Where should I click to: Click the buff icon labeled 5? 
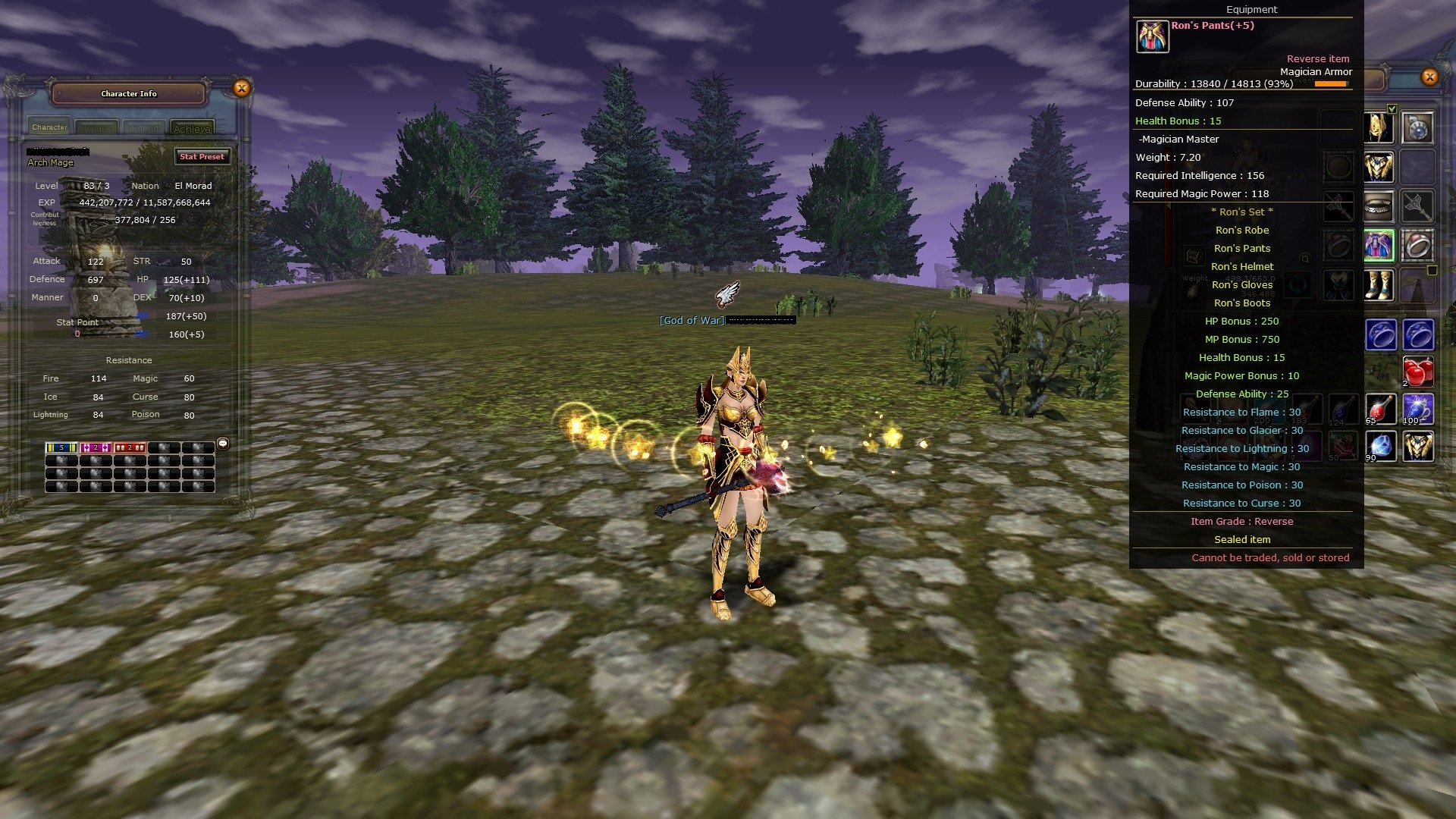(61, 447)
